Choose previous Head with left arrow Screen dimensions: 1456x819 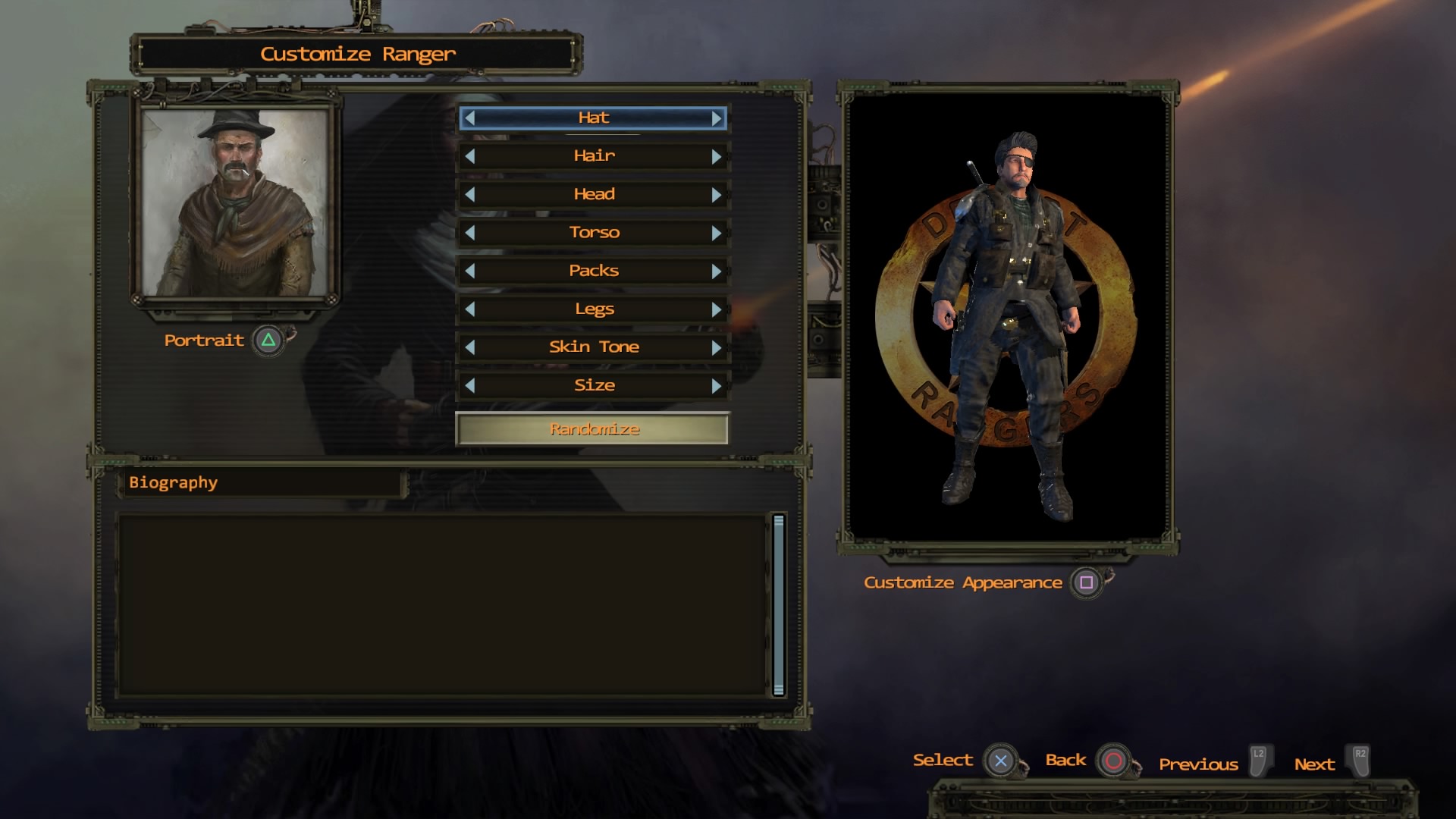pyautogui.click(x=470, y=195)
